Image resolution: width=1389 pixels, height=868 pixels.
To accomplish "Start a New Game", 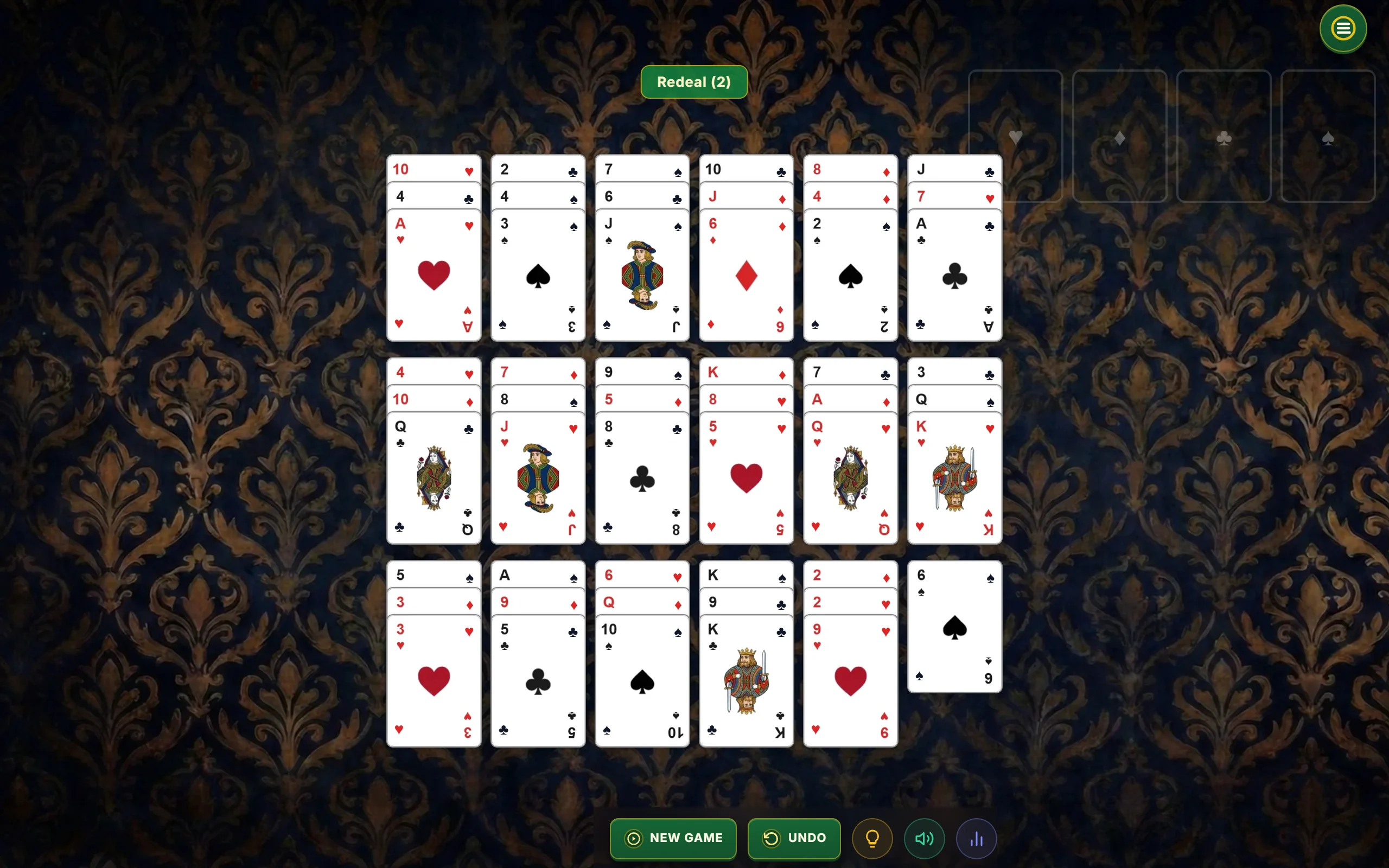I will tap(673, 838).
